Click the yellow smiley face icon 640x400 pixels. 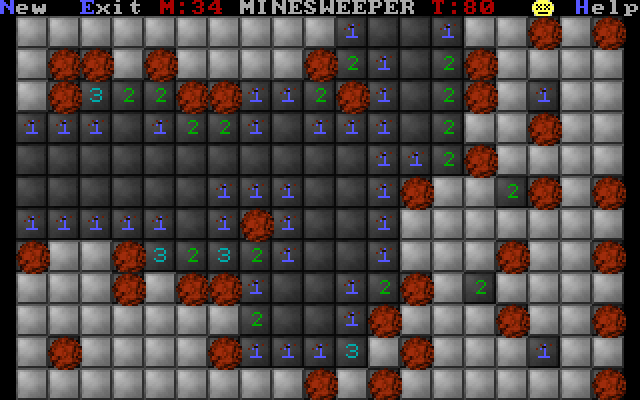pos(542,8)
